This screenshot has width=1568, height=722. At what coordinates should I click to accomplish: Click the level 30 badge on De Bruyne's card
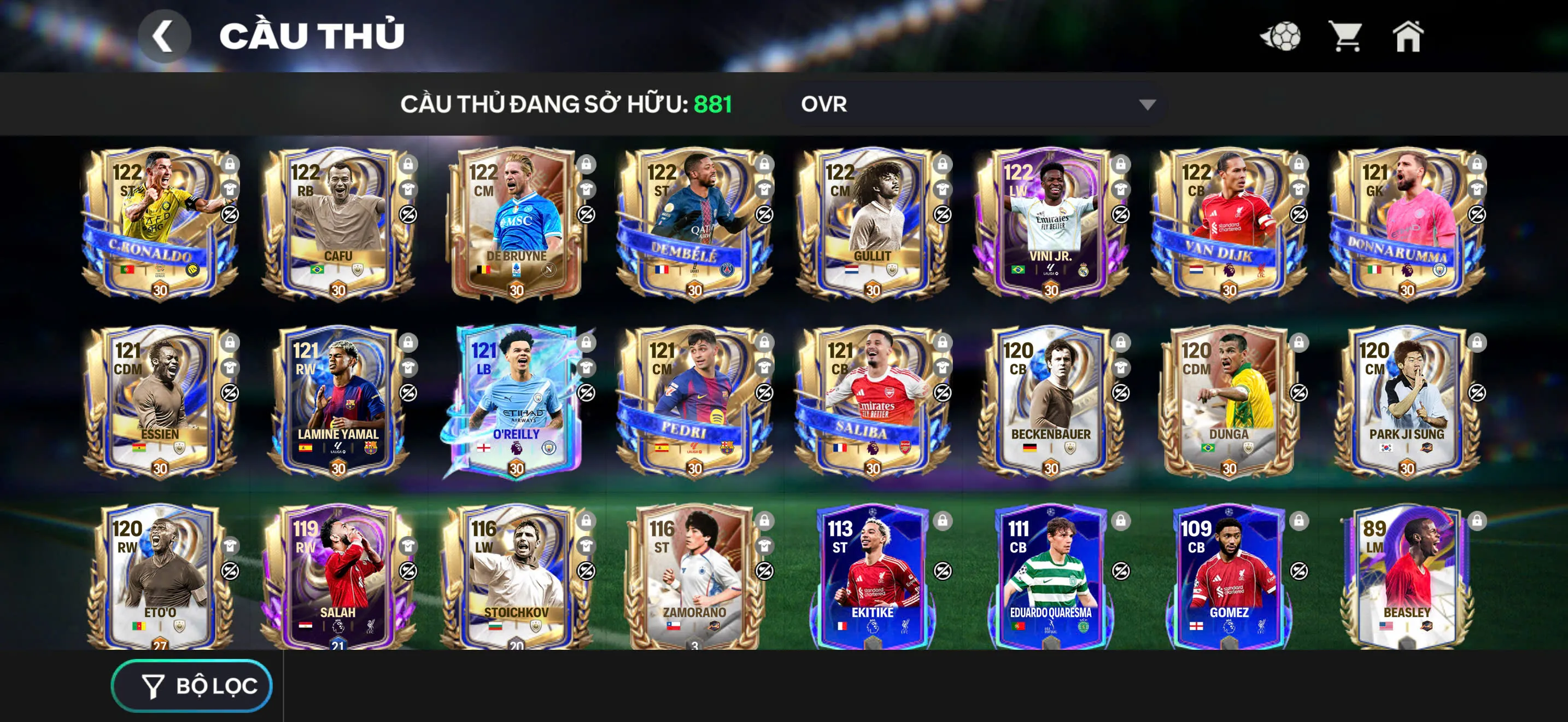(516, 290)
